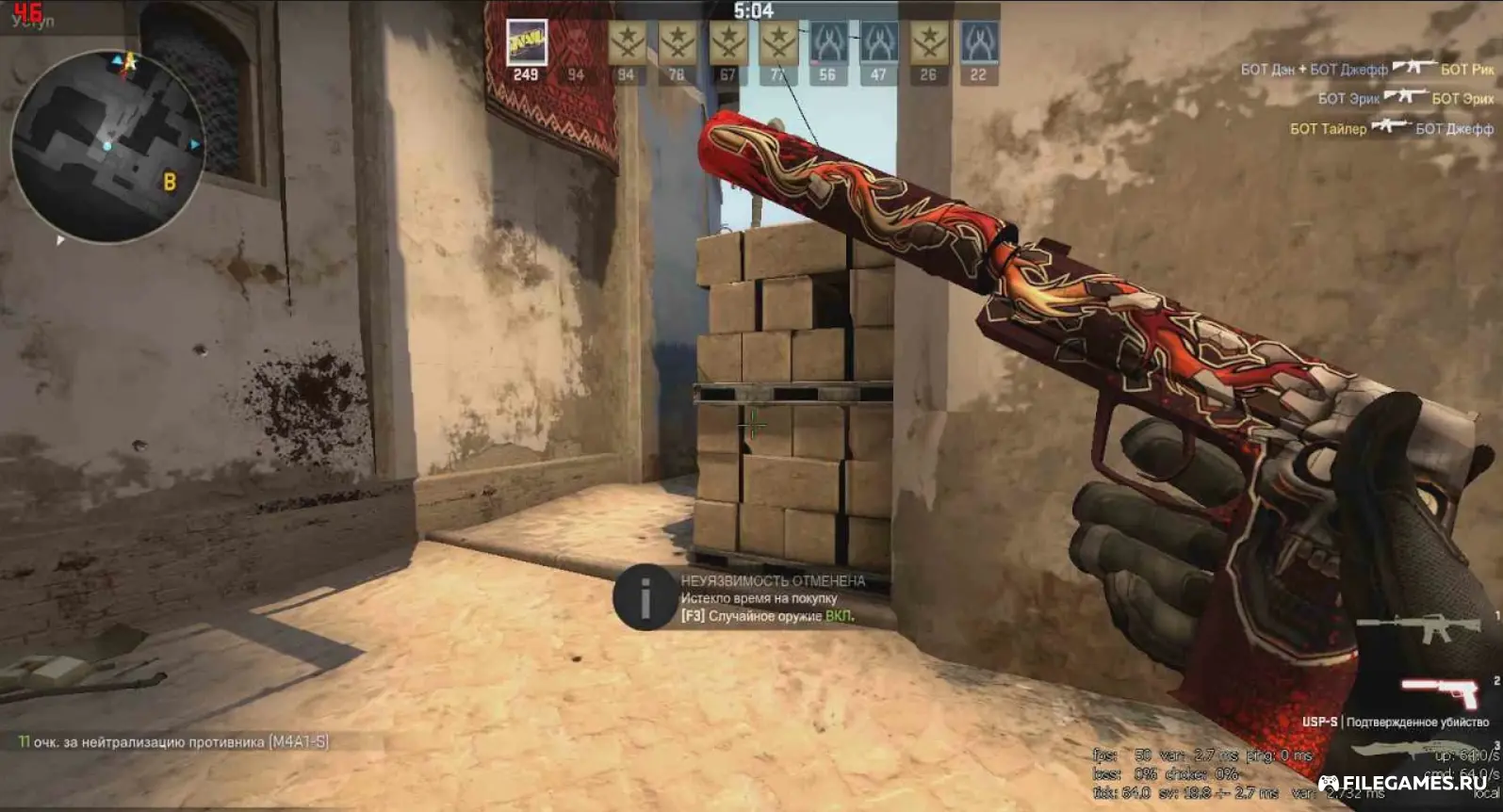Select the player avatar with score 22

pyautogui.click(x=978, y=43)
